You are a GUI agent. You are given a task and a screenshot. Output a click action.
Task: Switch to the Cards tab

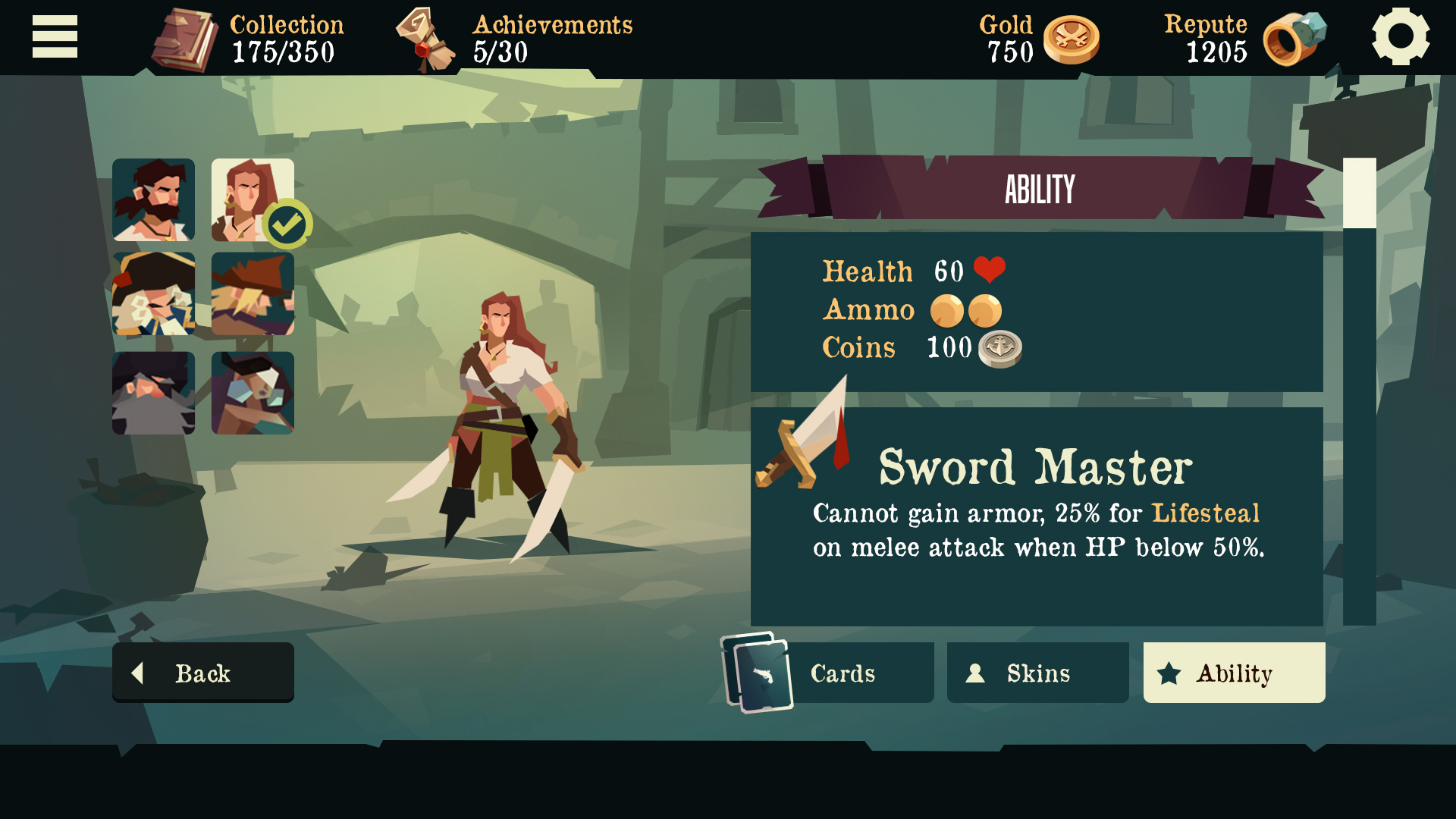tap(842, 673)
